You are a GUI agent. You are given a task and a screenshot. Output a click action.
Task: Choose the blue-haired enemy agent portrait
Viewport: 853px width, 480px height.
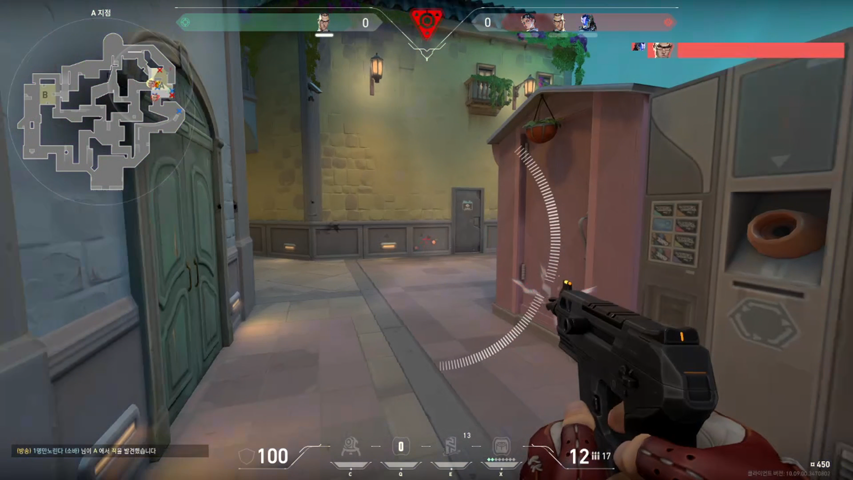588,23
